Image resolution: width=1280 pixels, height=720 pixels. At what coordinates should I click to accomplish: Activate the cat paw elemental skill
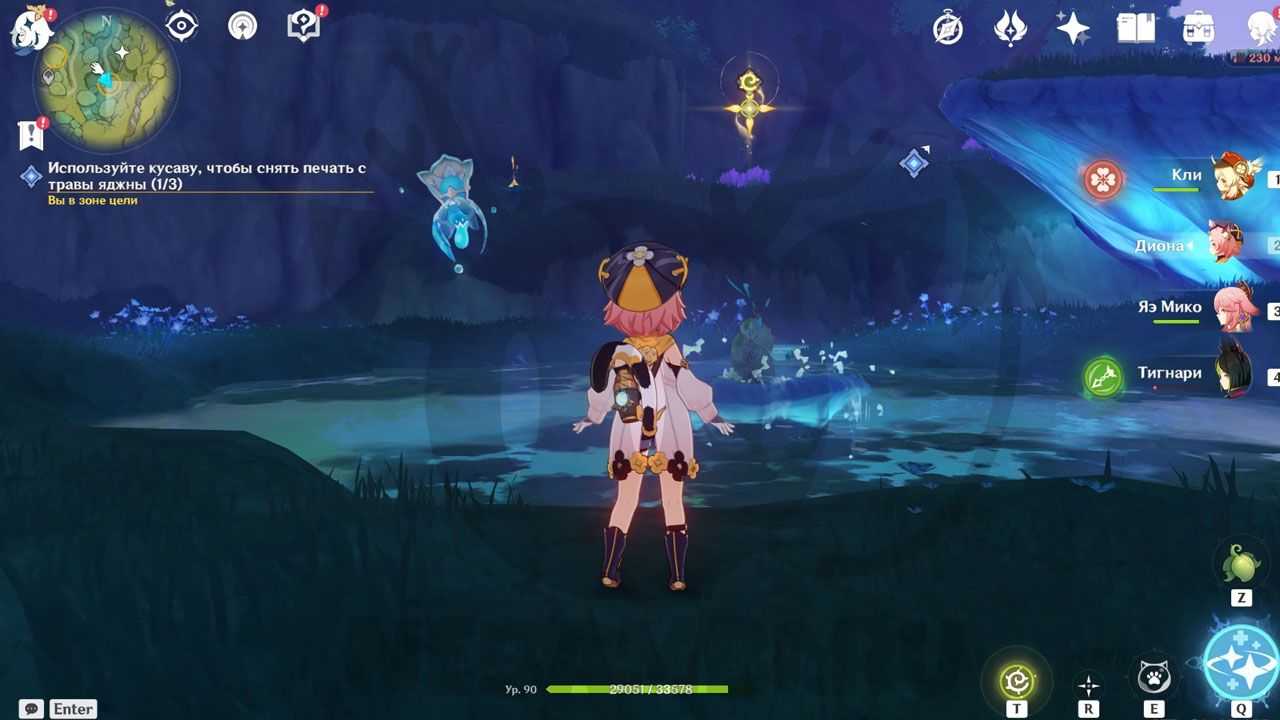point(1154,678)
